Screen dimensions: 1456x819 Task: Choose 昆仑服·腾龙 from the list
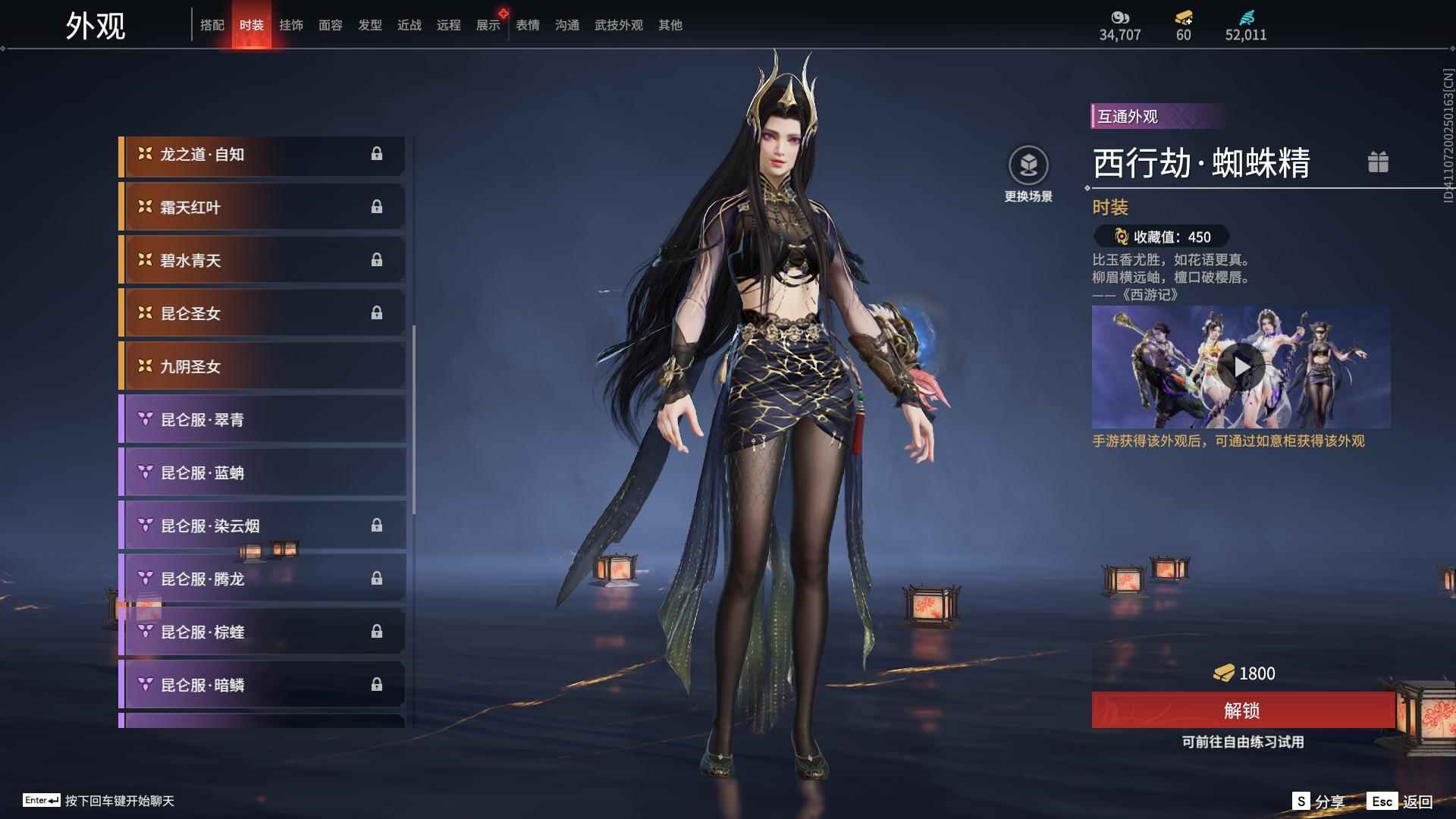pyautogui.click(x=262, y=579)
